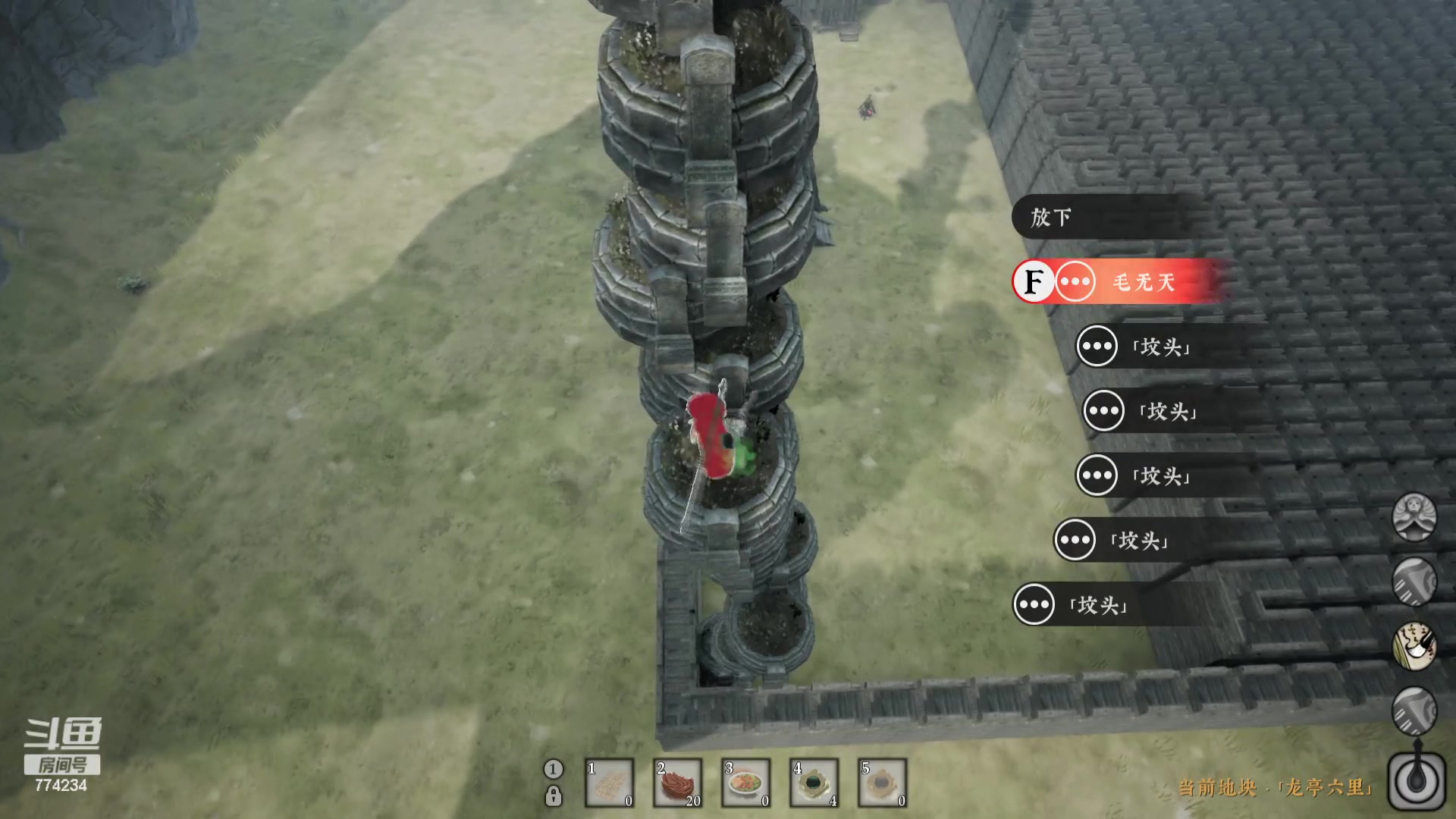
Task: Click the hotbar page number 1 circle
Action: point(554,769)
